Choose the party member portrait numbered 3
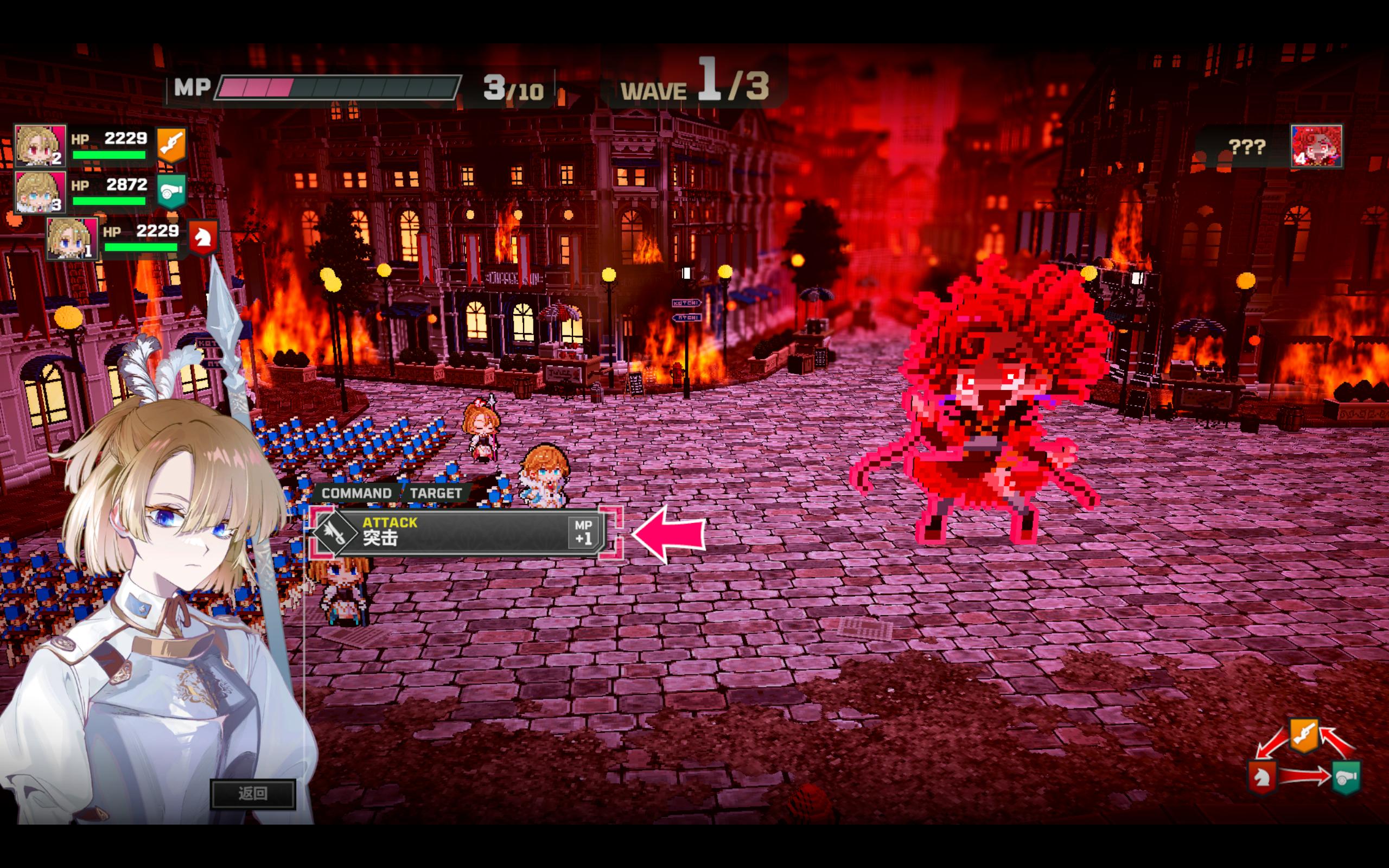This screenshot has width=1389, height=868. click(40, 192)
